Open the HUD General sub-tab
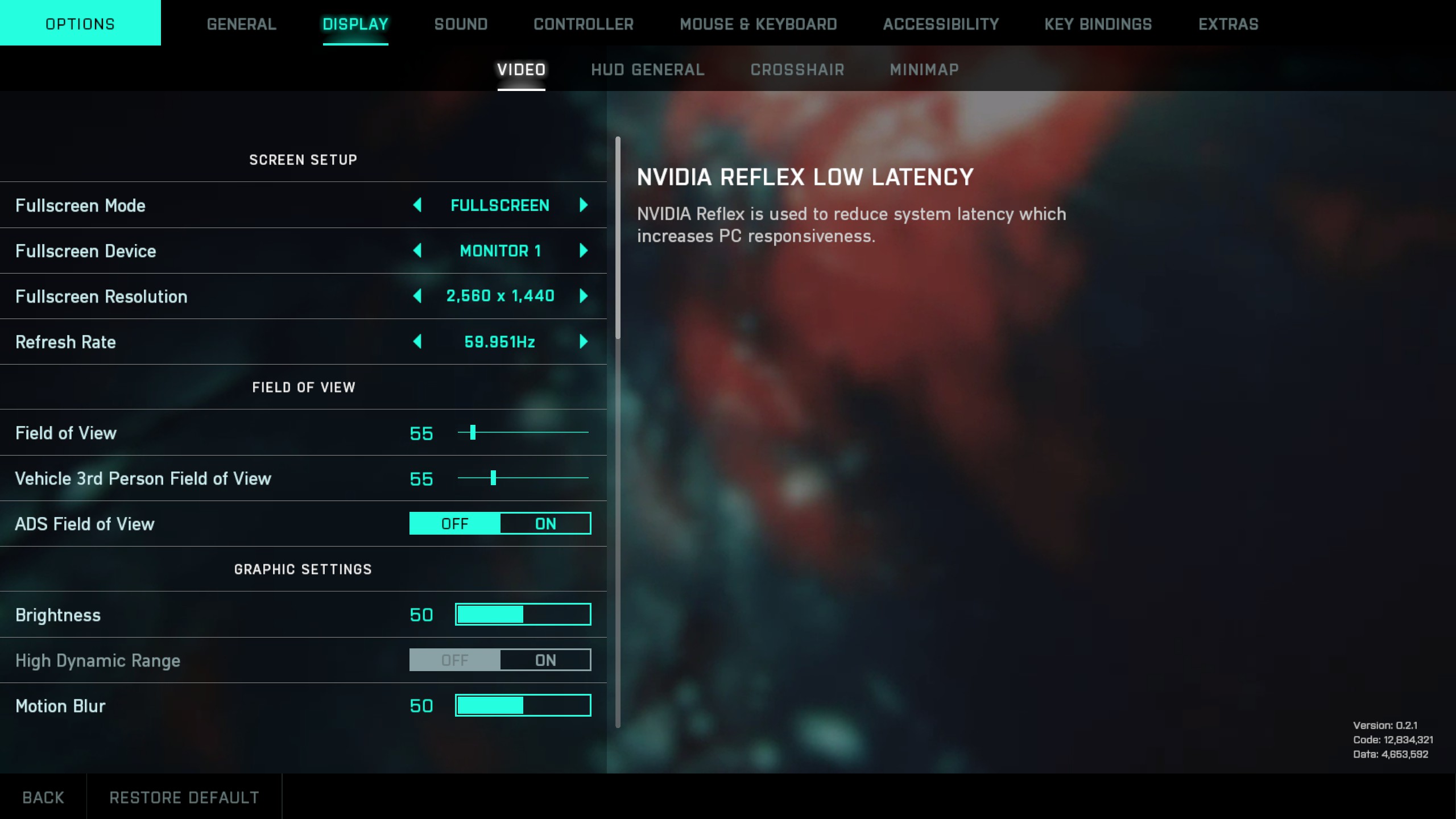The height and width of the screenshot is (819, 1456). (x=647, y=69)
